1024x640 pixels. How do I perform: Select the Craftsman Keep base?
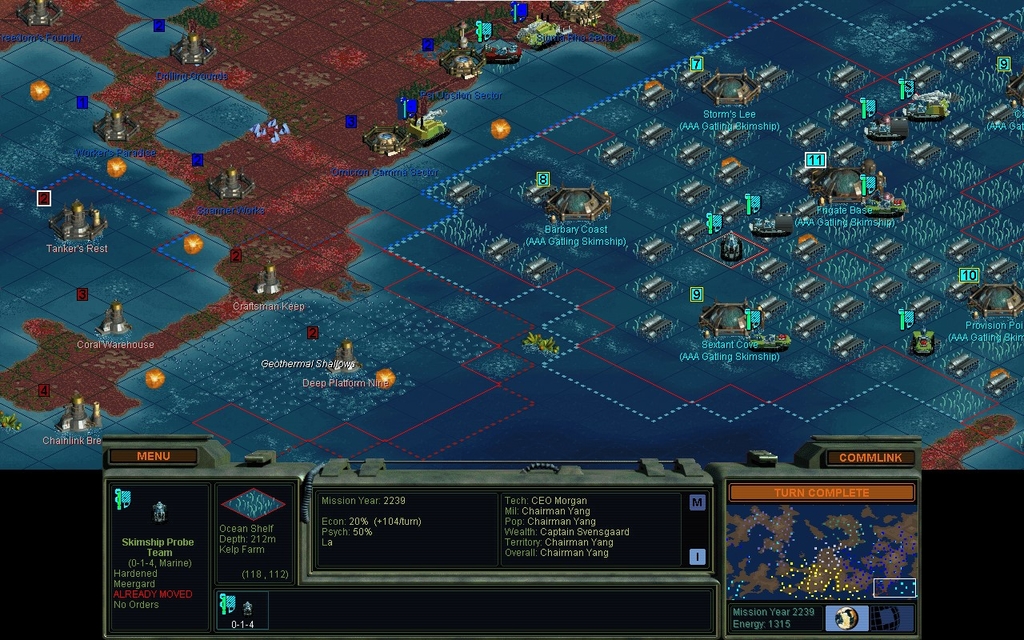coord(268,280)
